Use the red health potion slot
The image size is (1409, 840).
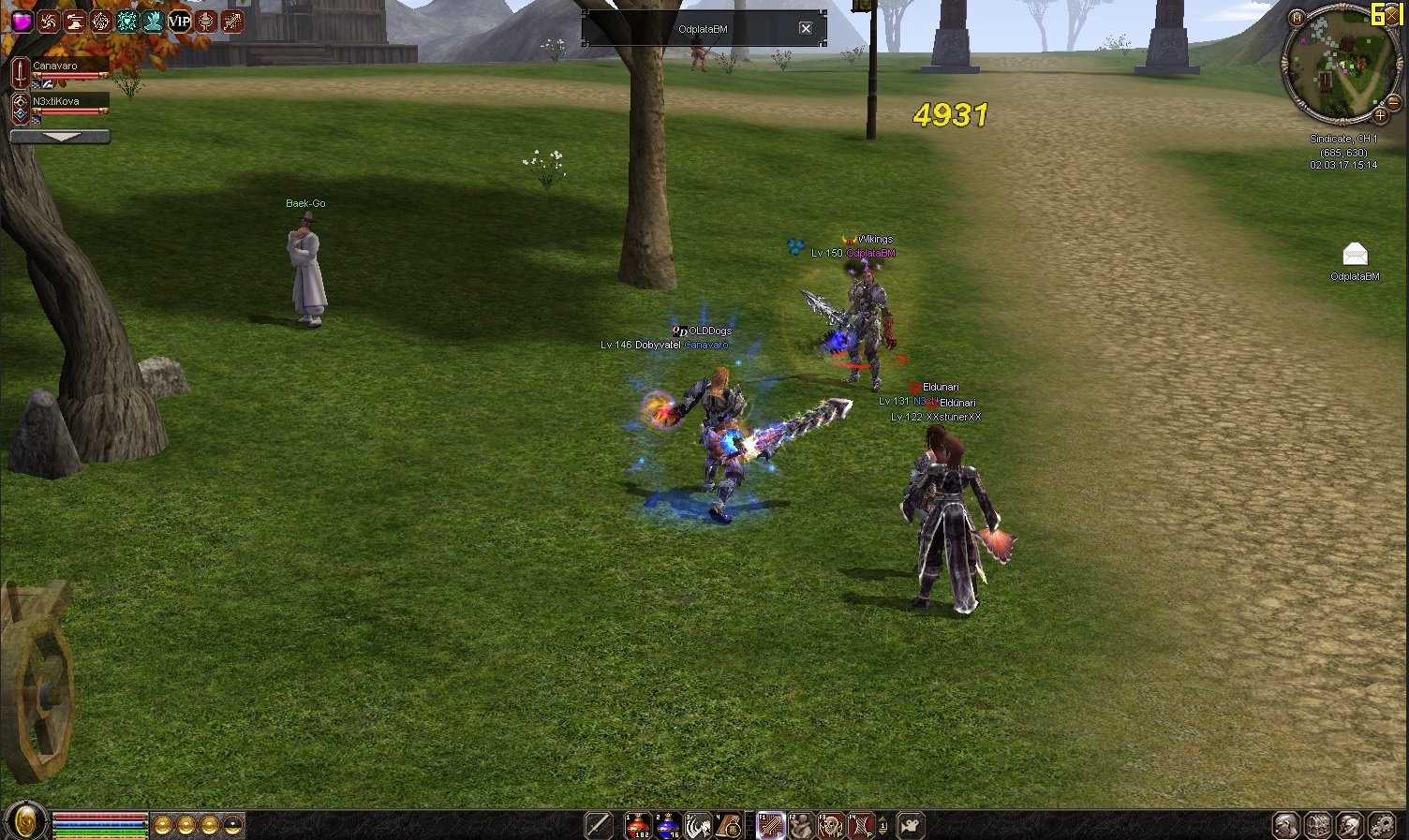coord(638,825)
